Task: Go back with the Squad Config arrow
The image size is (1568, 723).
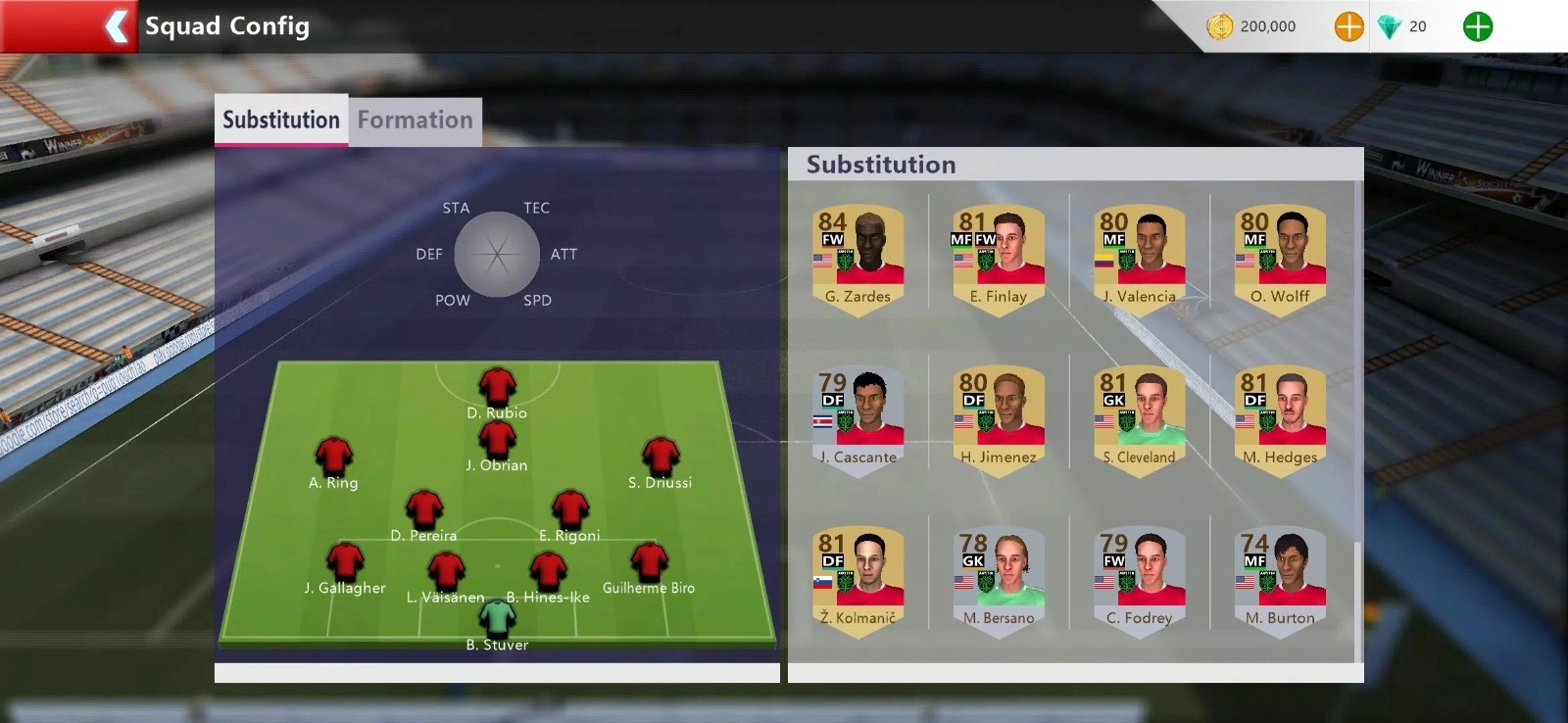Action: point(116,26)
